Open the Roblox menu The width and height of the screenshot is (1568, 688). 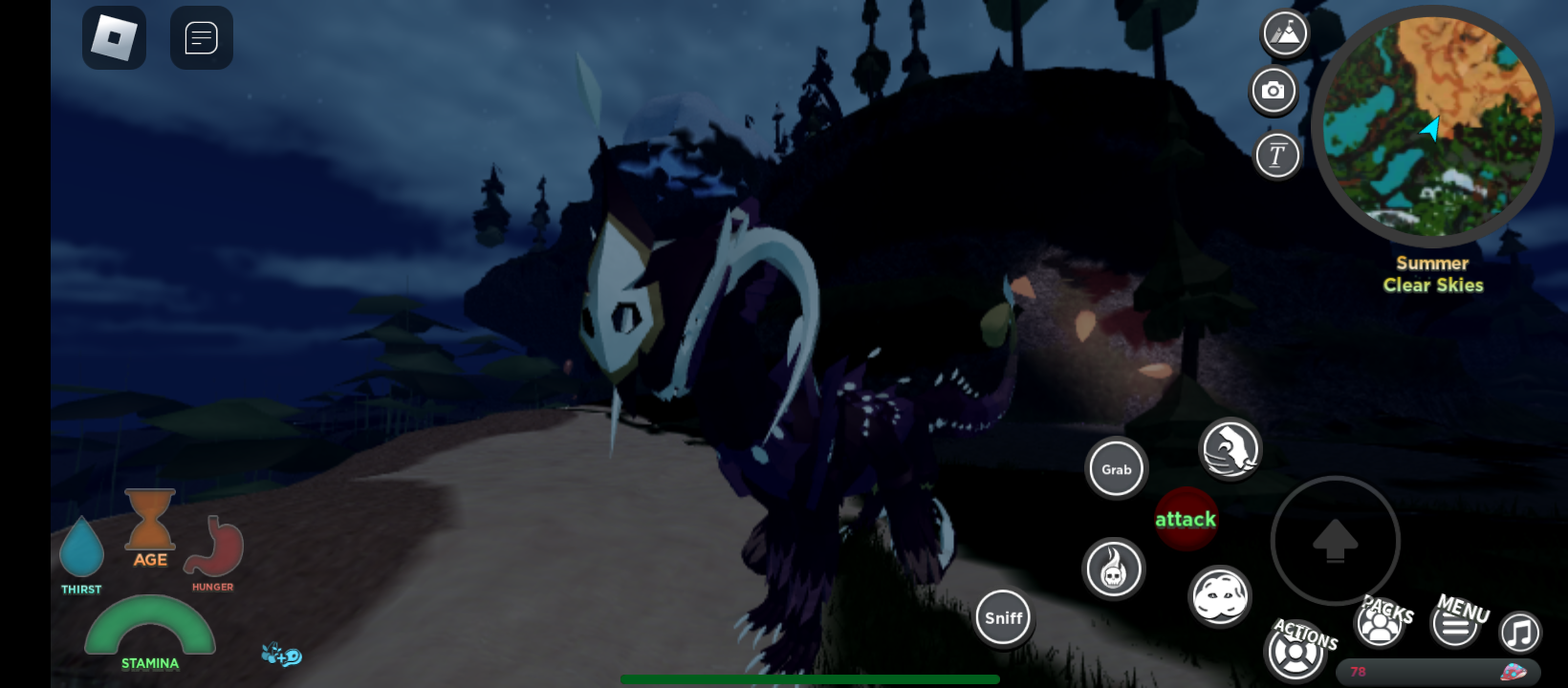pos(114,38)
